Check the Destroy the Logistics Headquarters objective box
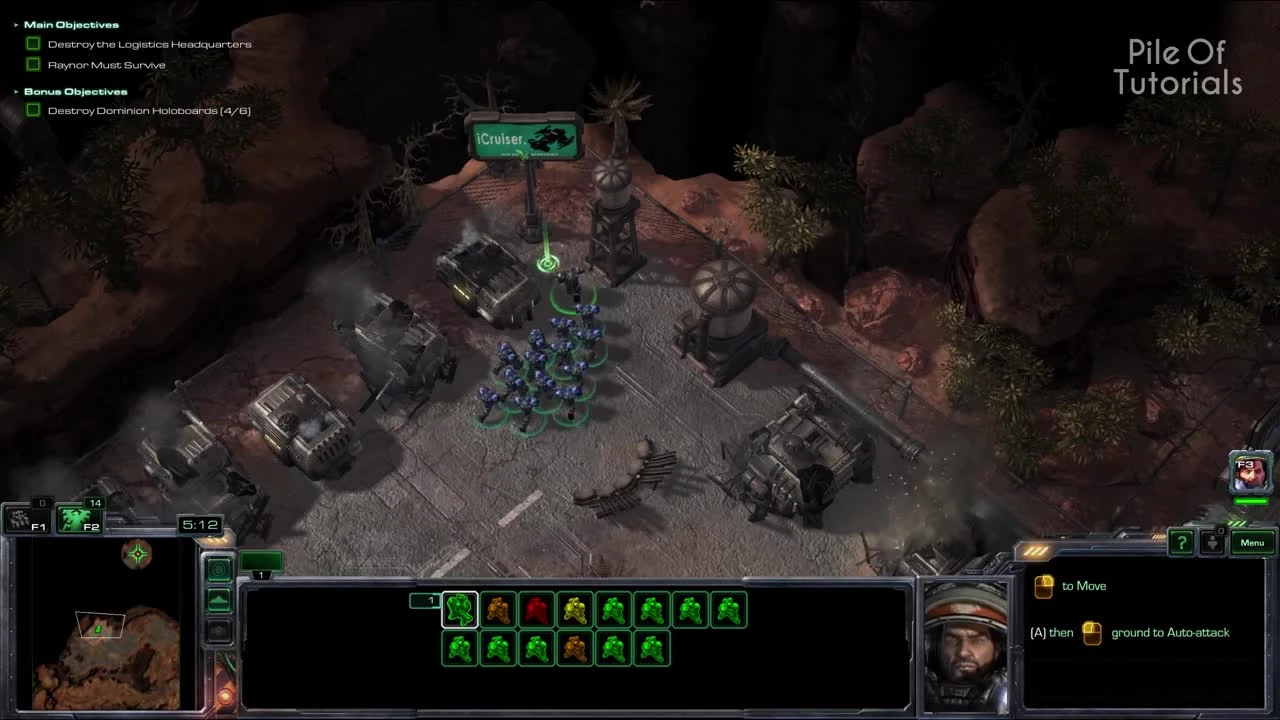The width and height of the screenshot is (1280, 720). (x=33, y=43)
